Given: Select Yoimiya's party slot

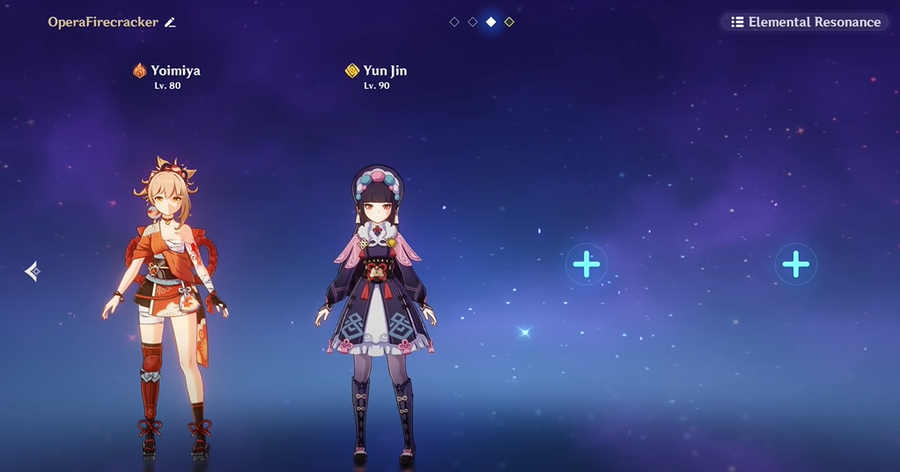Looking at the screenshot, I should [165, 300].
